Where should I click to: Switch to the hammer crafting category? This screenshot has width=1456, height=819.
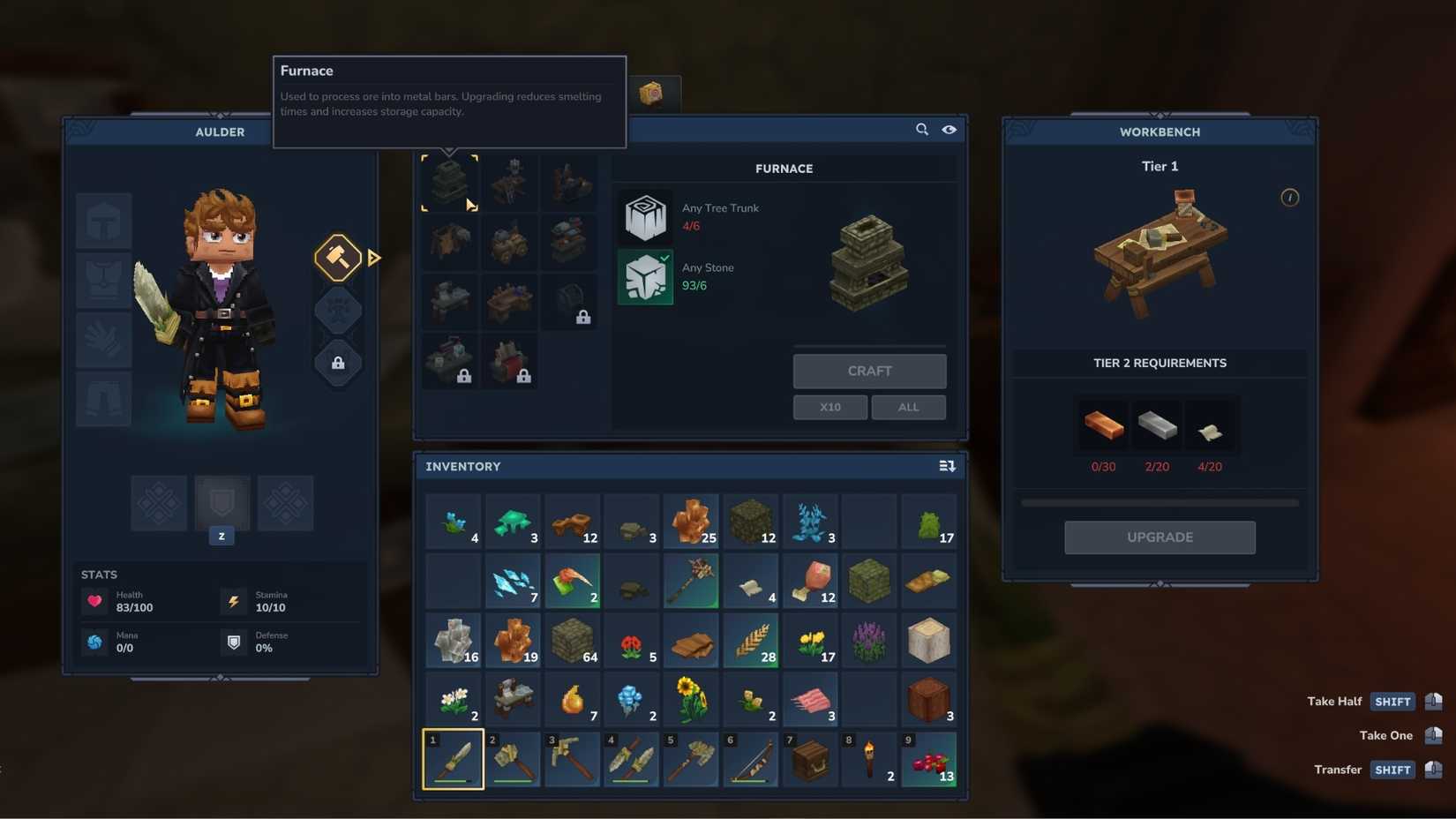(338, 257)
